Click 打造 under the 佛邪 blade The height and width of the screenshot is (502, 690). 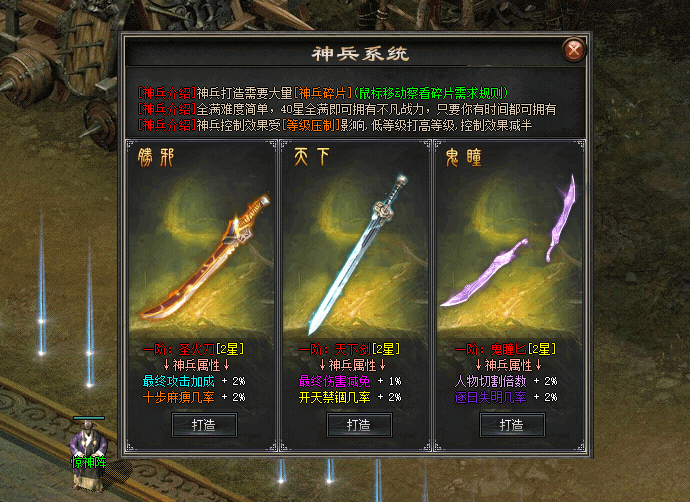coord(199,424)
